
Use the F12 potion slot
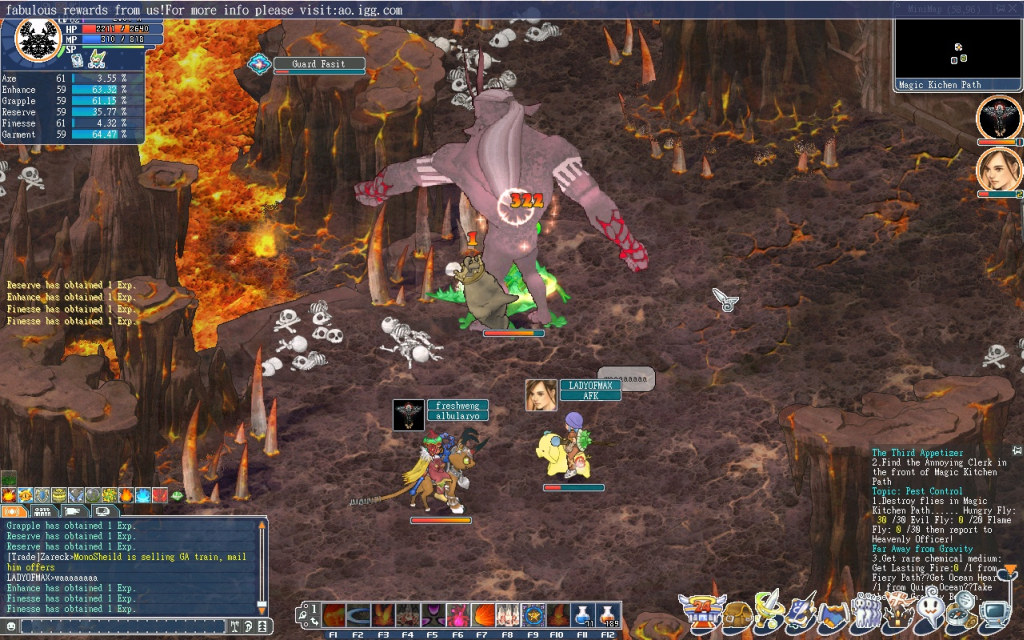pyautogui.click(x=606, y=614)
